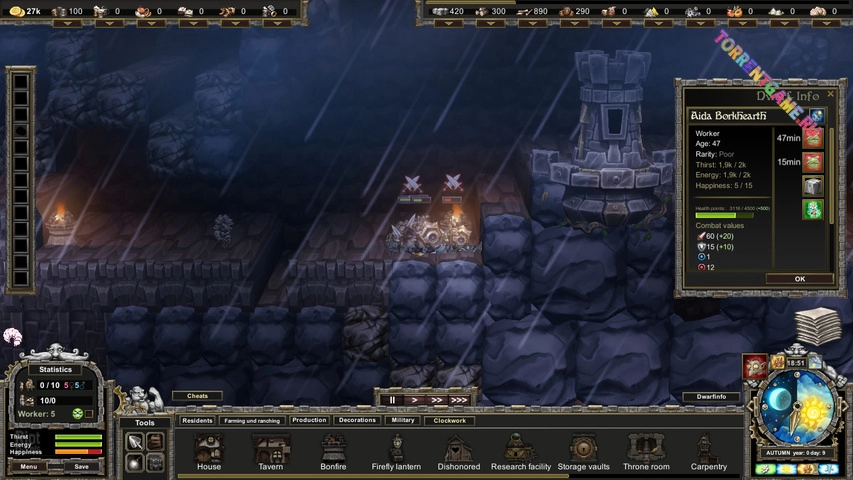This screenshot has width=853, height=480.
Task: Open the Cheats panel
Action: coord(197,396)
